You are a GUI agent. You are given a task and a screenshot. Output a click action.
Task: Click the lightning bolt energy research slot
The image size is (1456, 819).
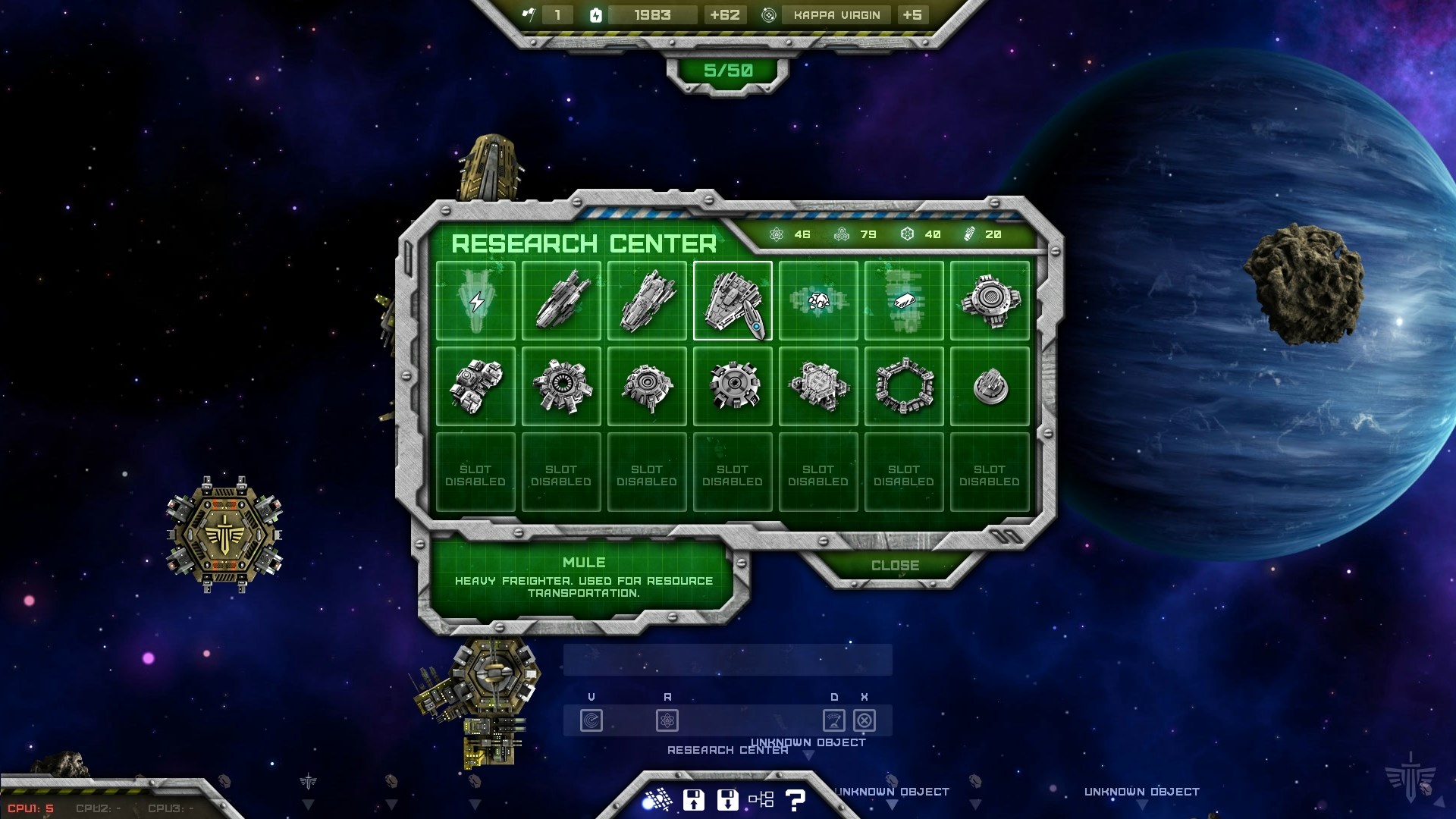475,300
